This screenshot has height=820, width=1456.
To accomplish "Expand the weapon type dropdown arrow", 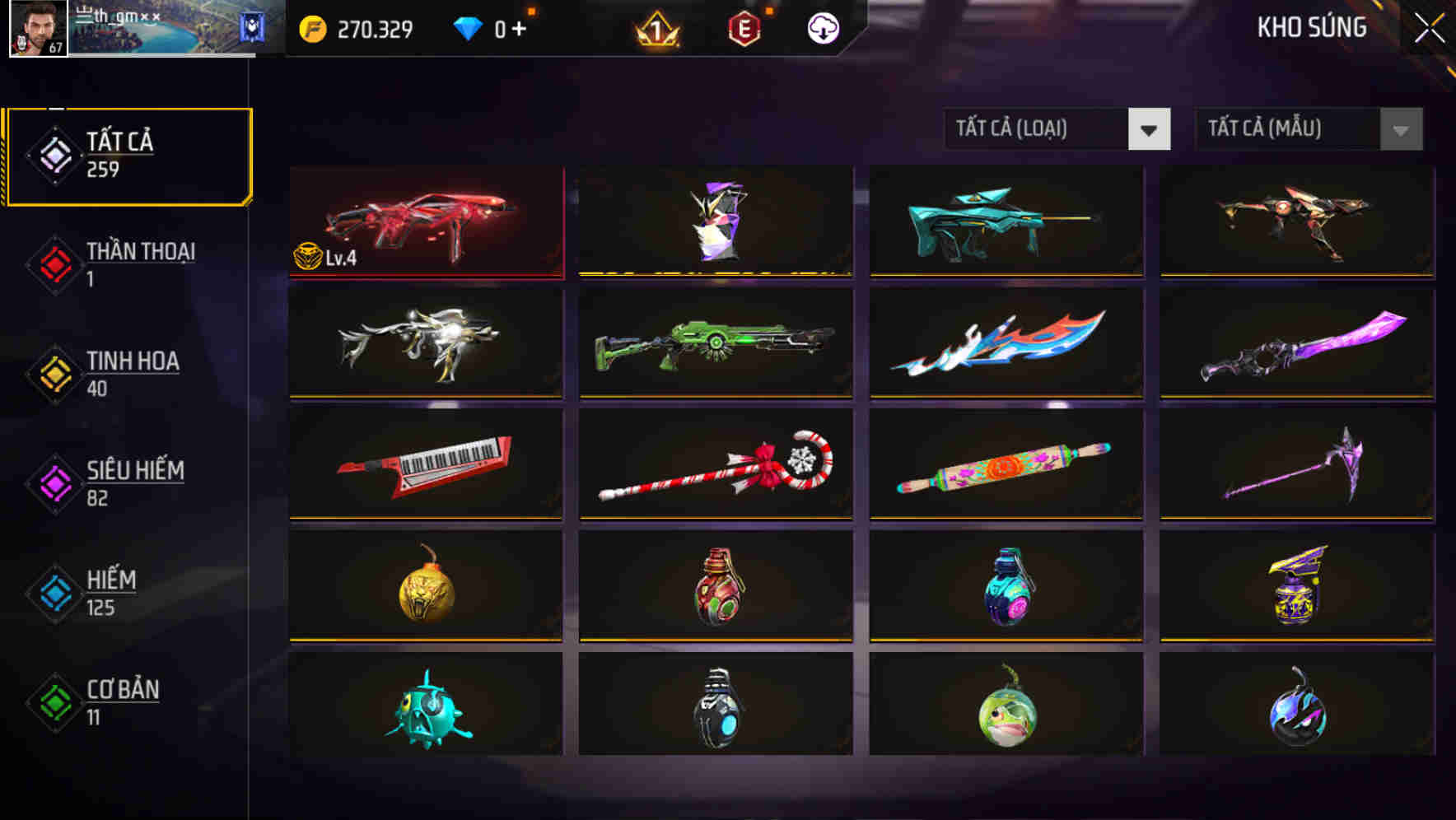I will 1150,129.
